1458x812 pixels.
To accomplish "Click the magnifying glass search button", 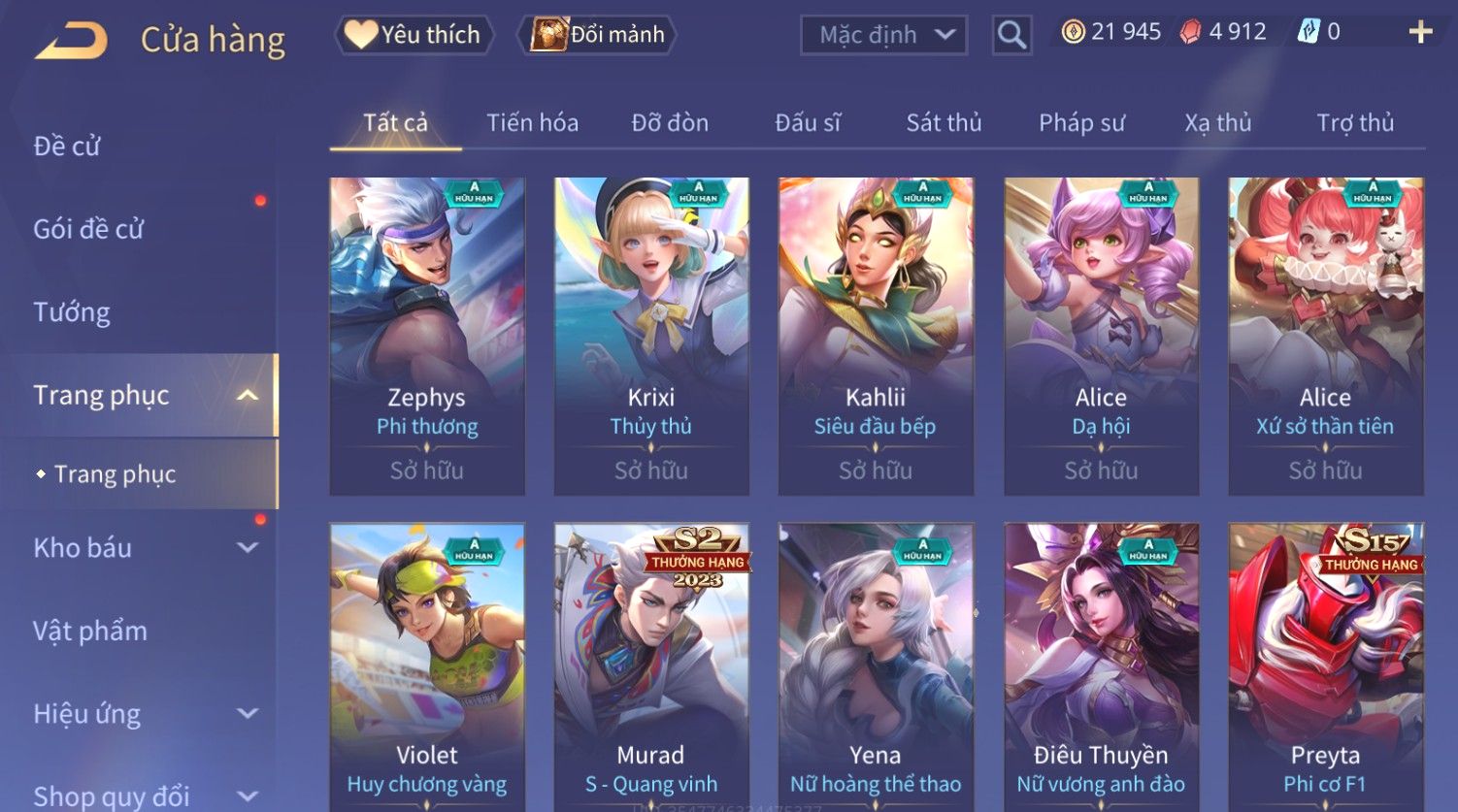I will 1011,36.
